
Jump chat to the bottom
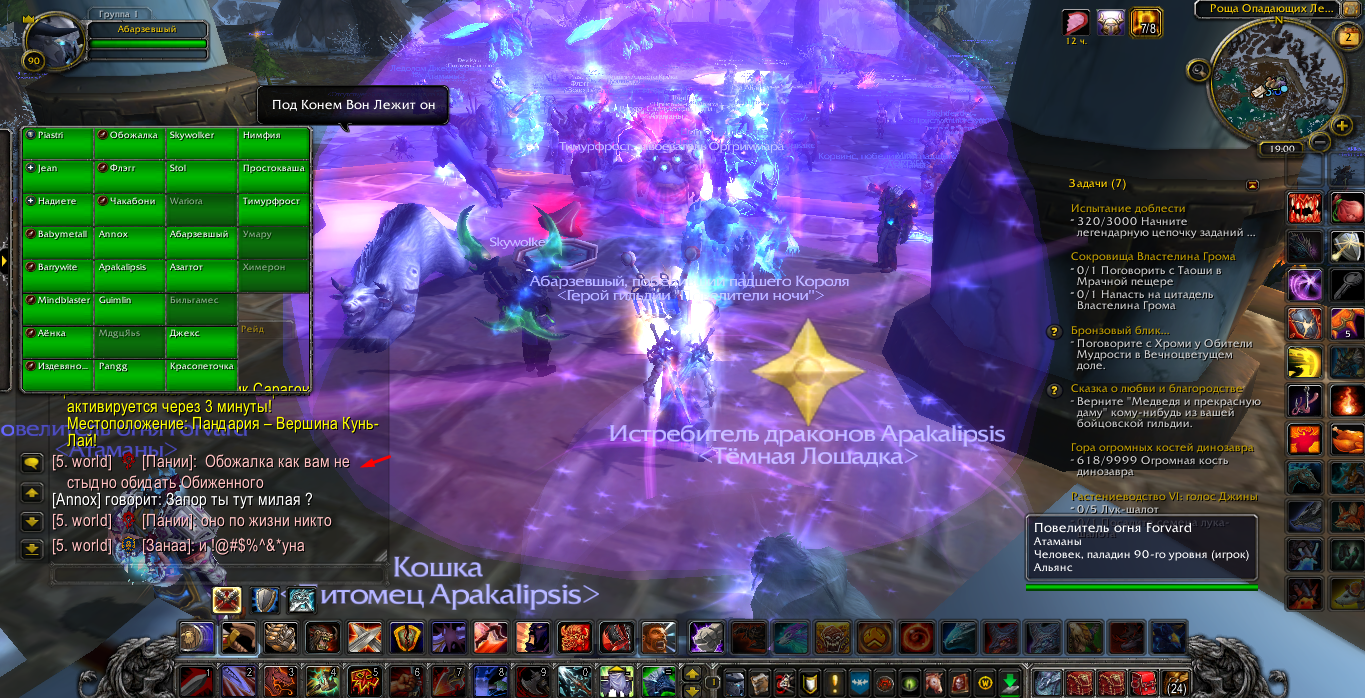[31, 547]
